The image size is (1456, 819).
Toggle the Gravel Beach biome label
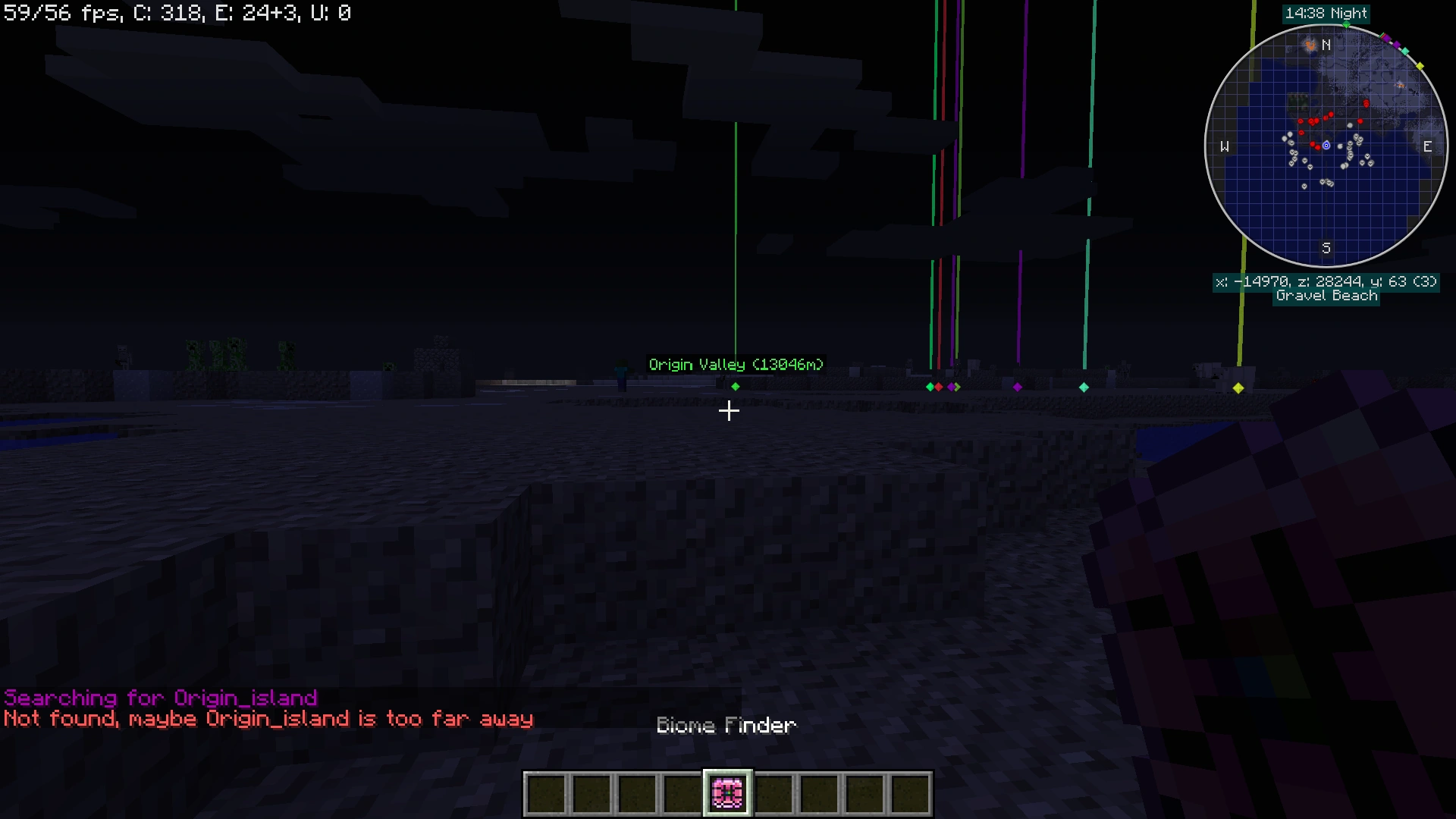(1326, 296)
